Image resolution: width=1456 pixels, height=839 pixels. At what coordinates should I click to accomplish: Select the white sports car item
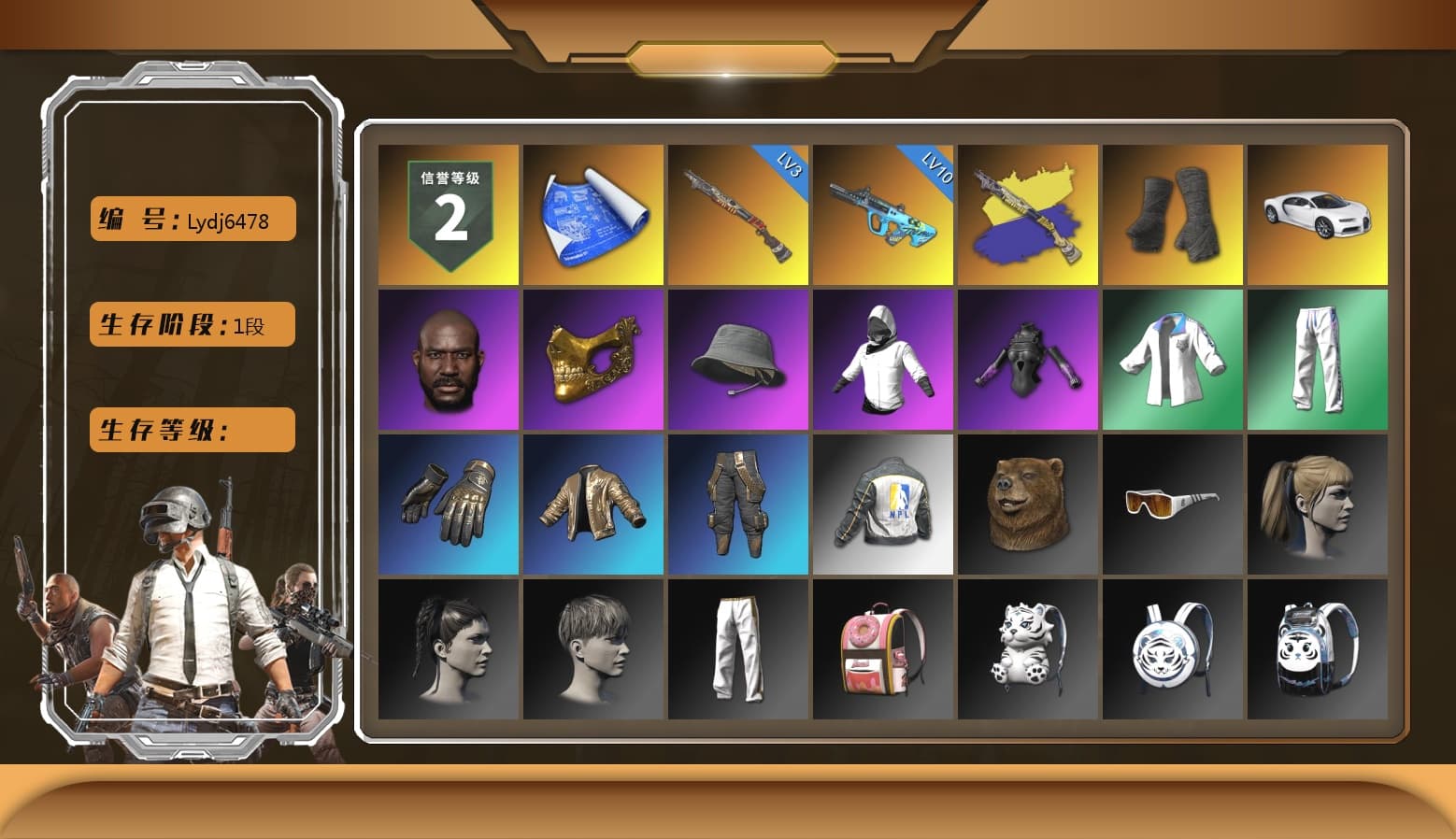coord(1318,213)
